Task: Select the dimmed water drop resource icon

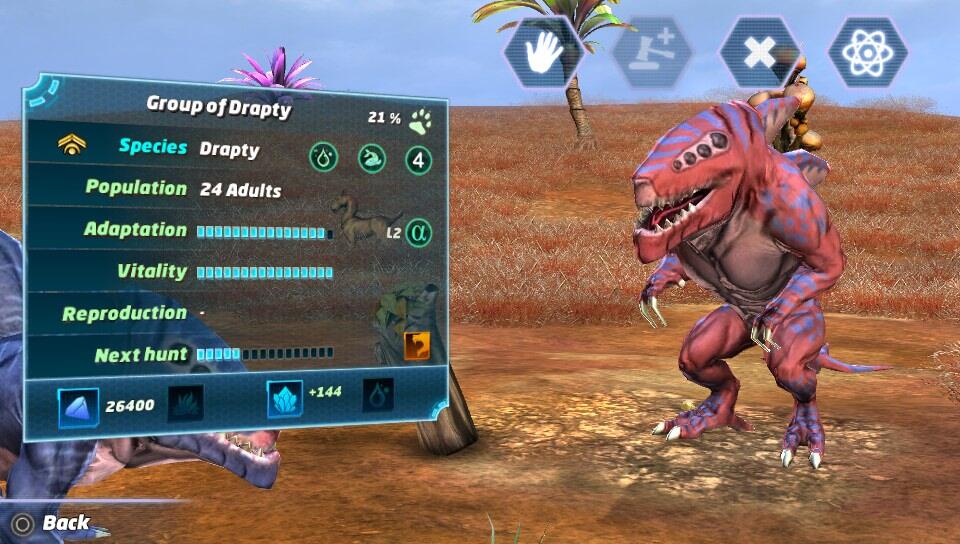Action: click(377, 396)
